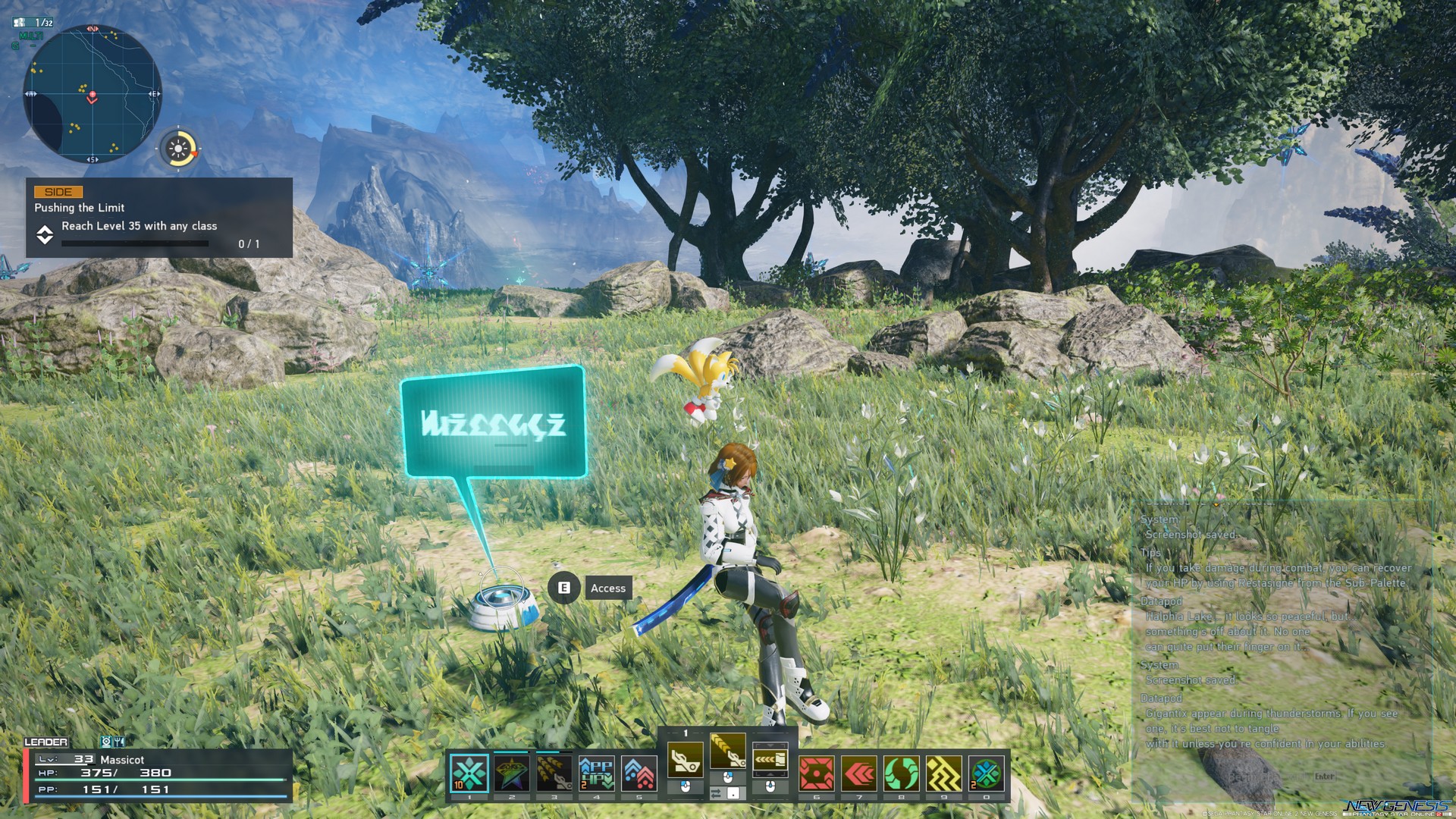1456x819 pixels.
Task: Open the Pushing the Limit side quest tracker
Action: [159, 218]
